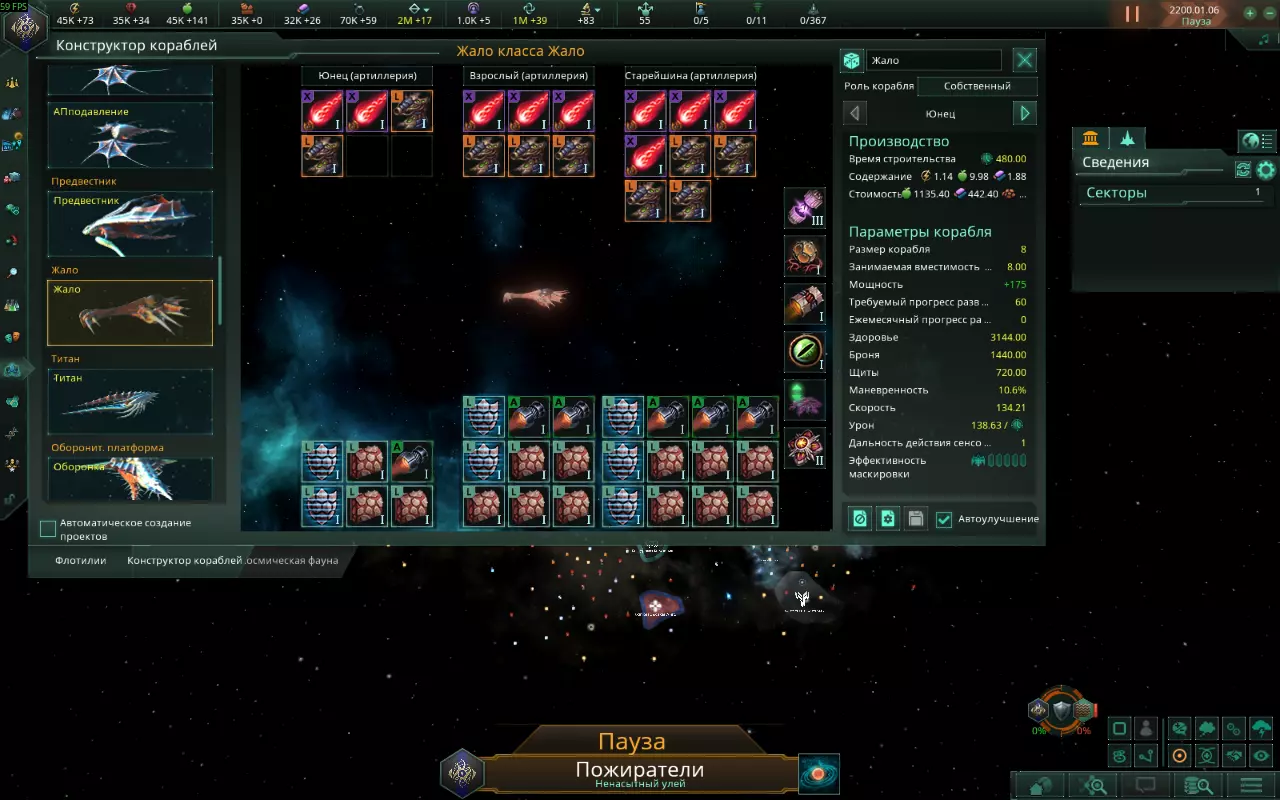Show previous growth stage with left arrow
Screen dimensions: 1280x800
pyautogui.click(x=856, y=113)
